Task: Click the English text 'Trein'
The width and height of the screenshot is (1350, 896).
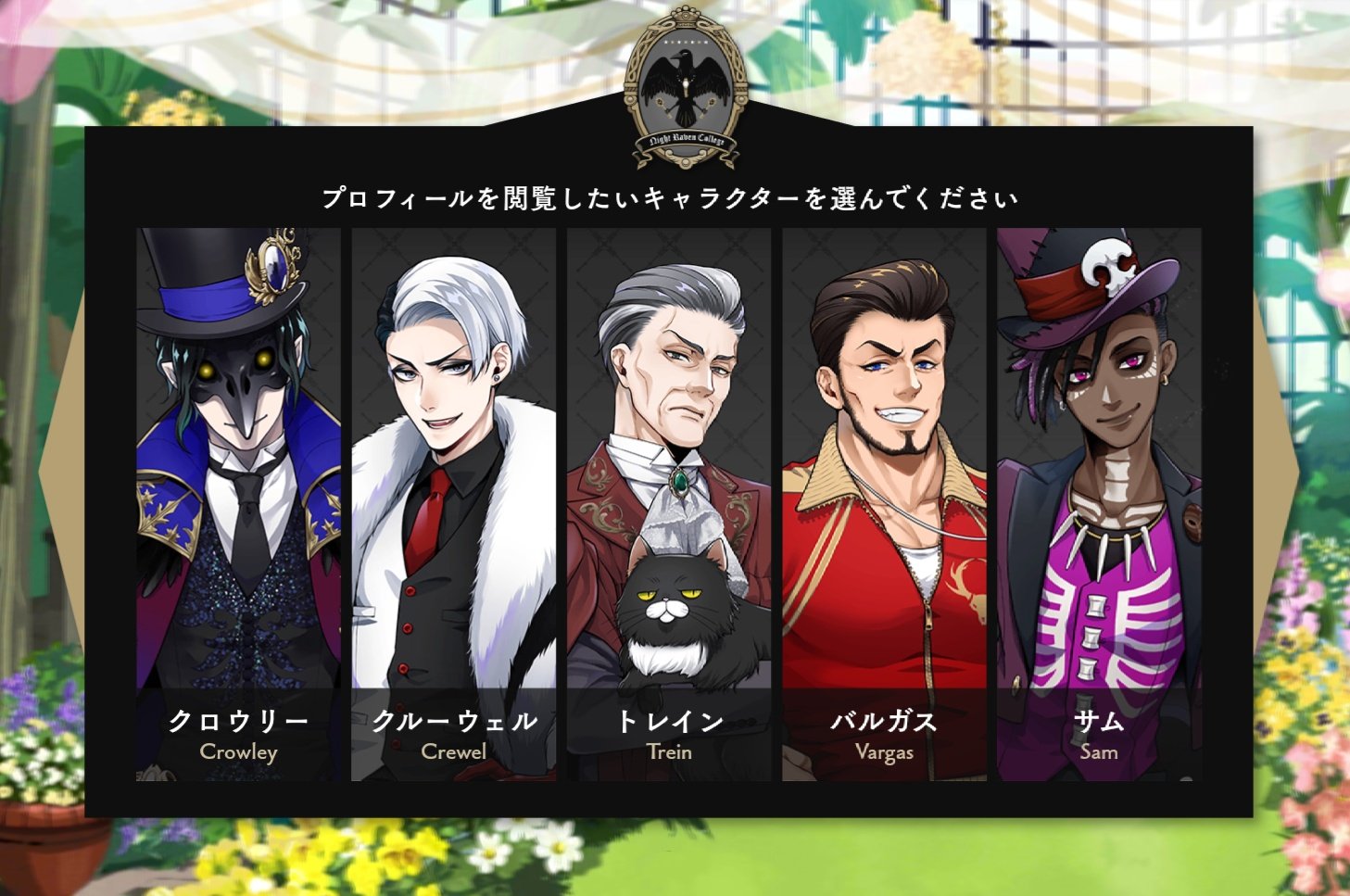Action: tap(670, 752)
